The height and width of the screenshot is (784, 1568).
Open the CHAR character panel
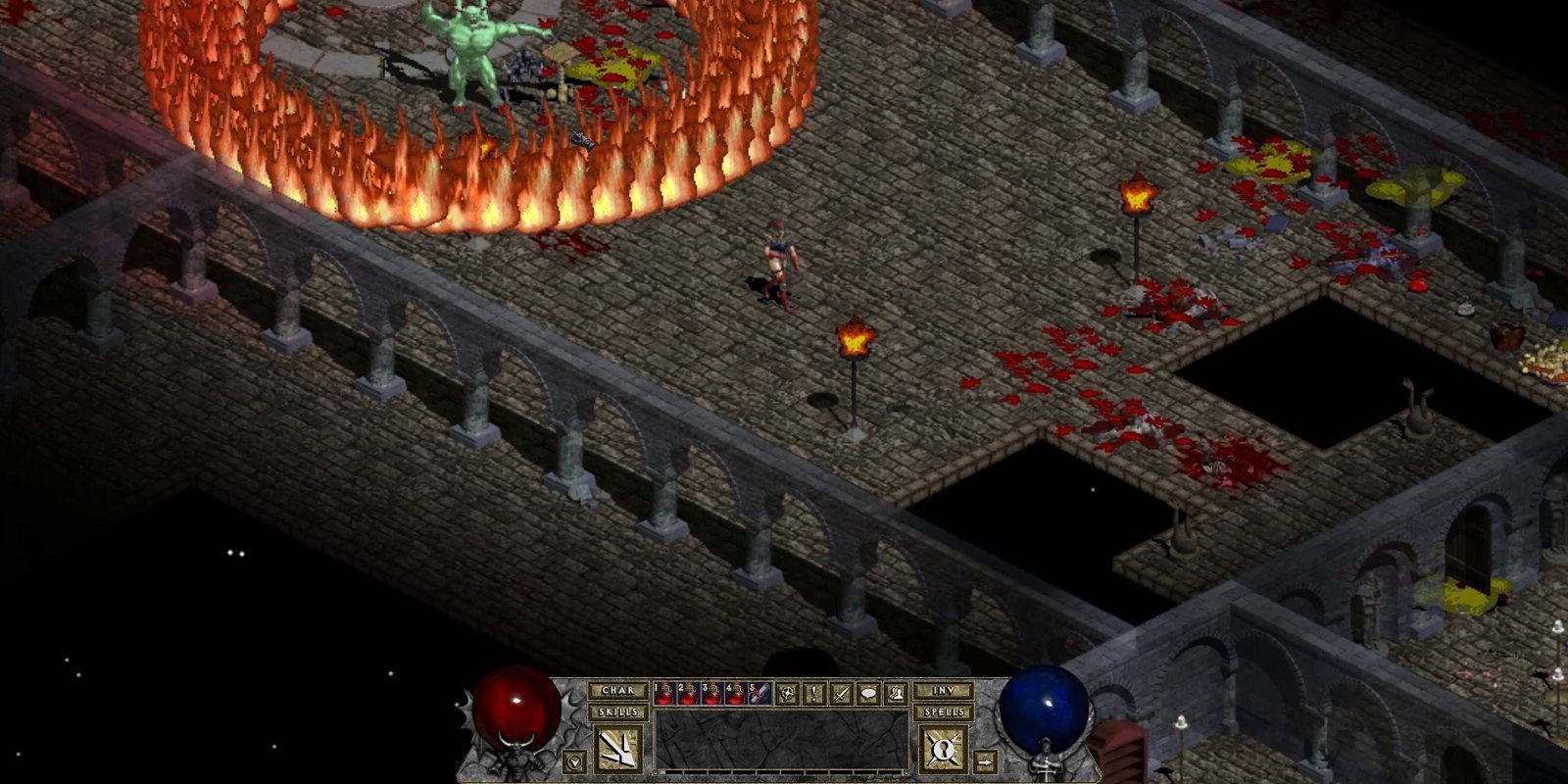619,691
